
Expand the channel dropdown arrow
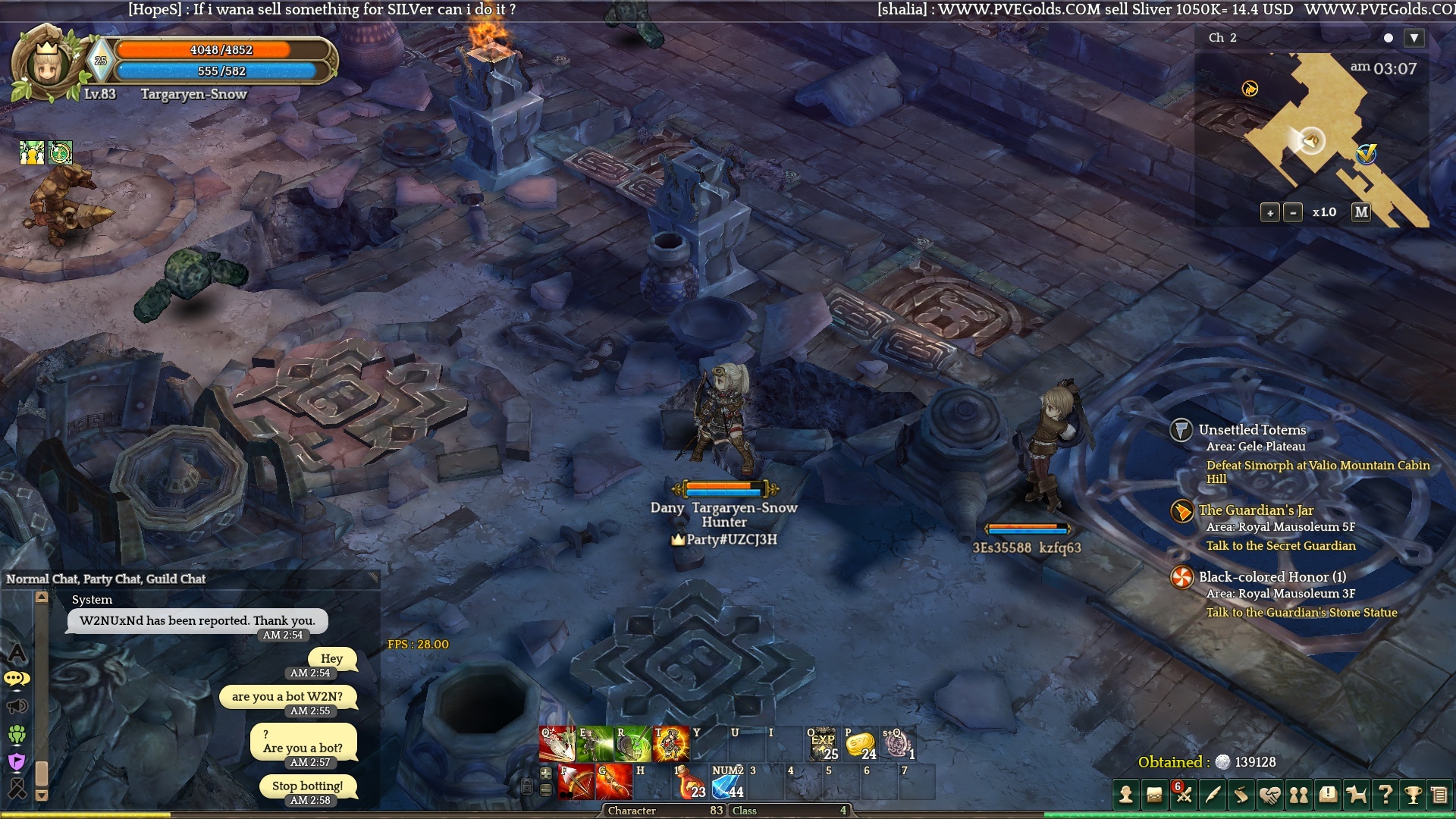click(1414, 38)
